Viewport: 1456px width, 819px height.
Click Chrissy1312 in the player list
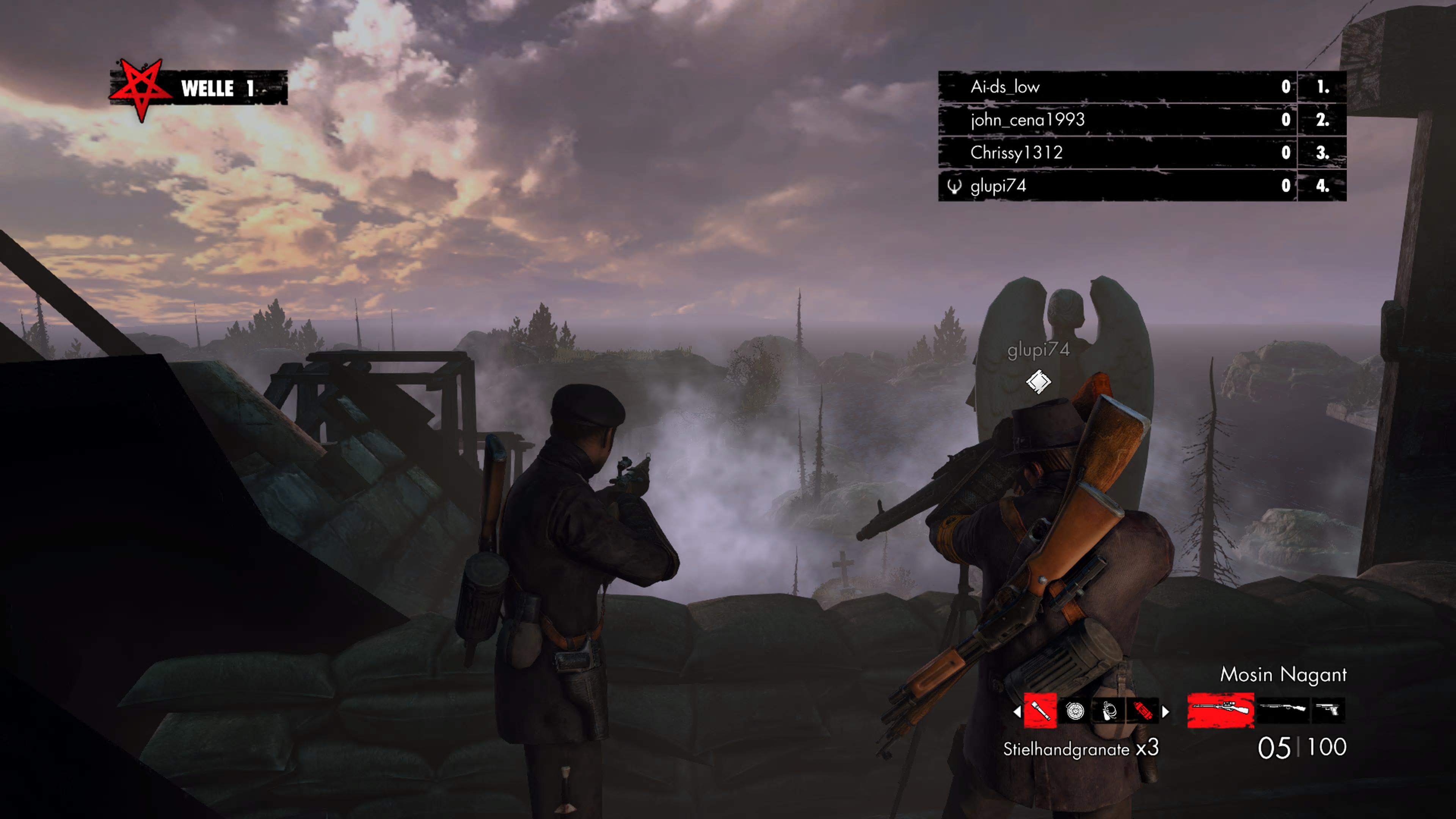(x=1016, y=152)
